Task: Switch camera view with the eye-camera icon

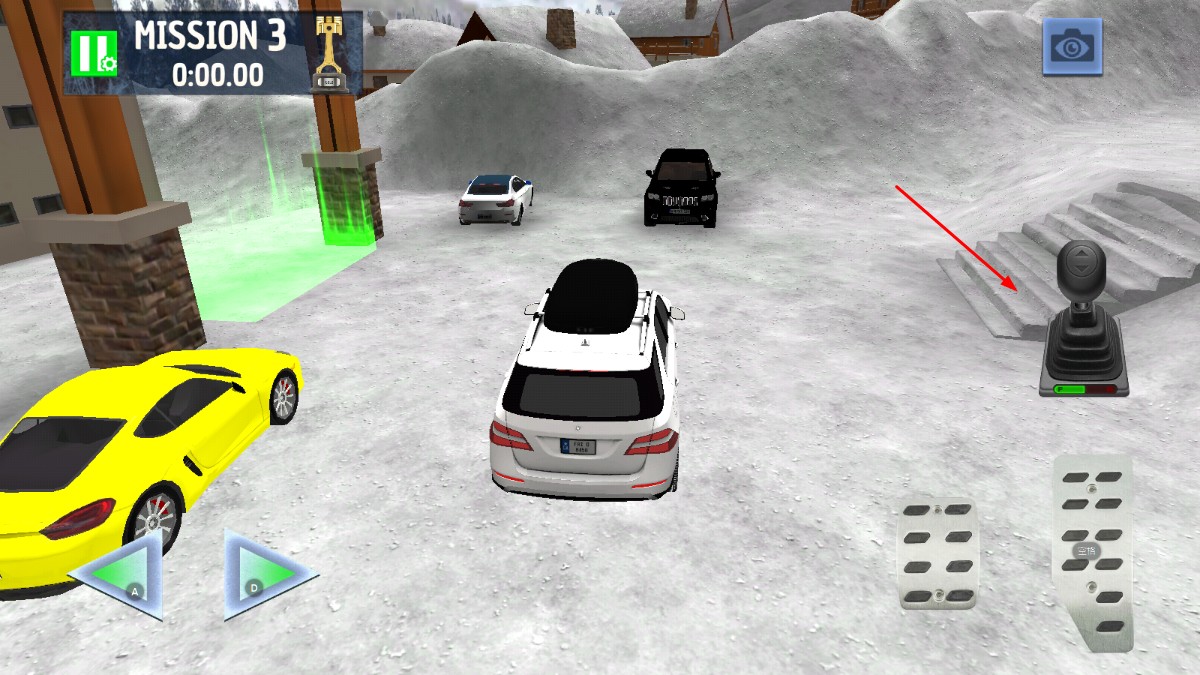Action: coord(1072,46)
